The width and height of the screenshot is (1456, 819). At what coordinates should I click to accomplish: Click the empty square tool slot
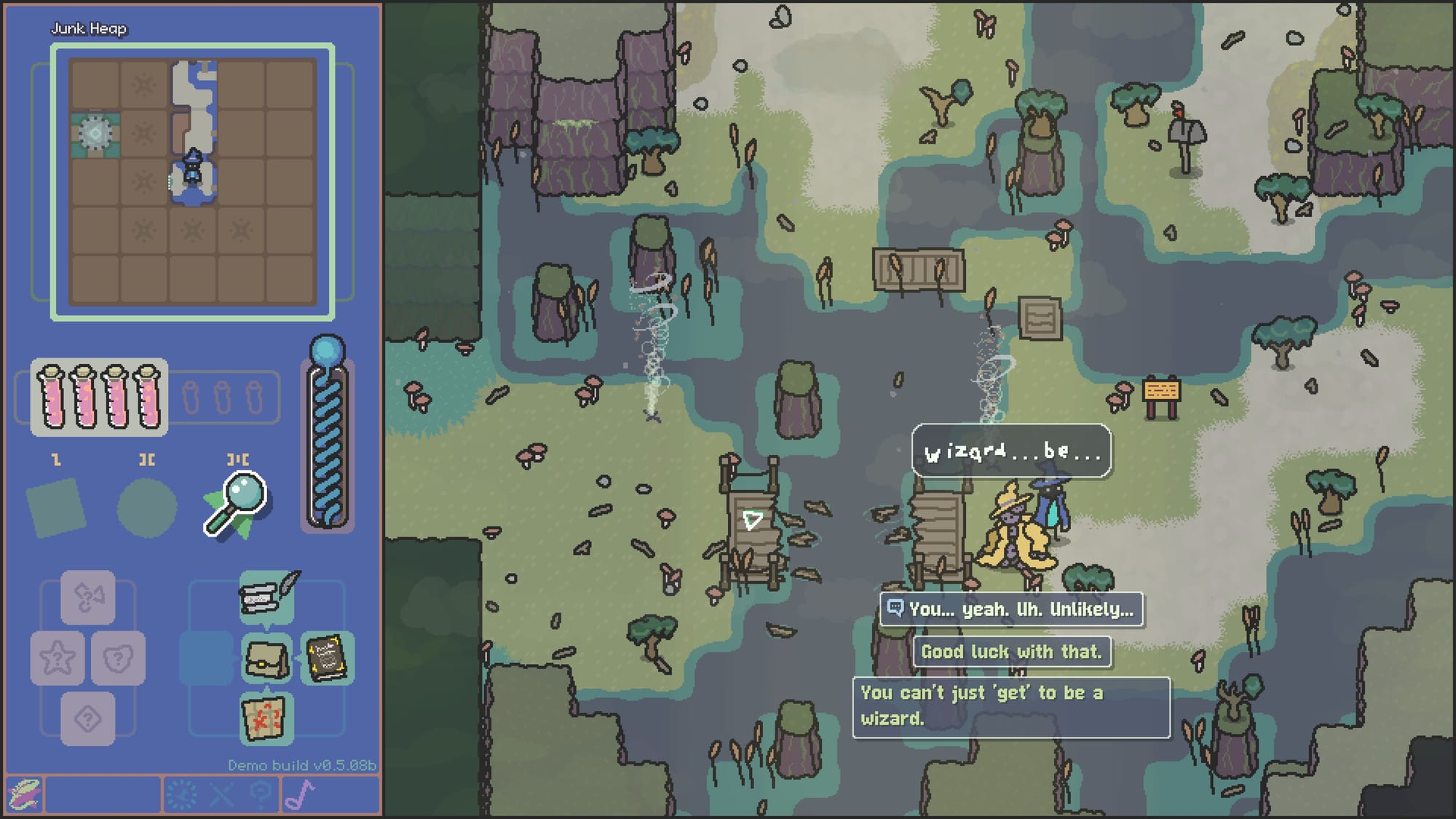56,507
